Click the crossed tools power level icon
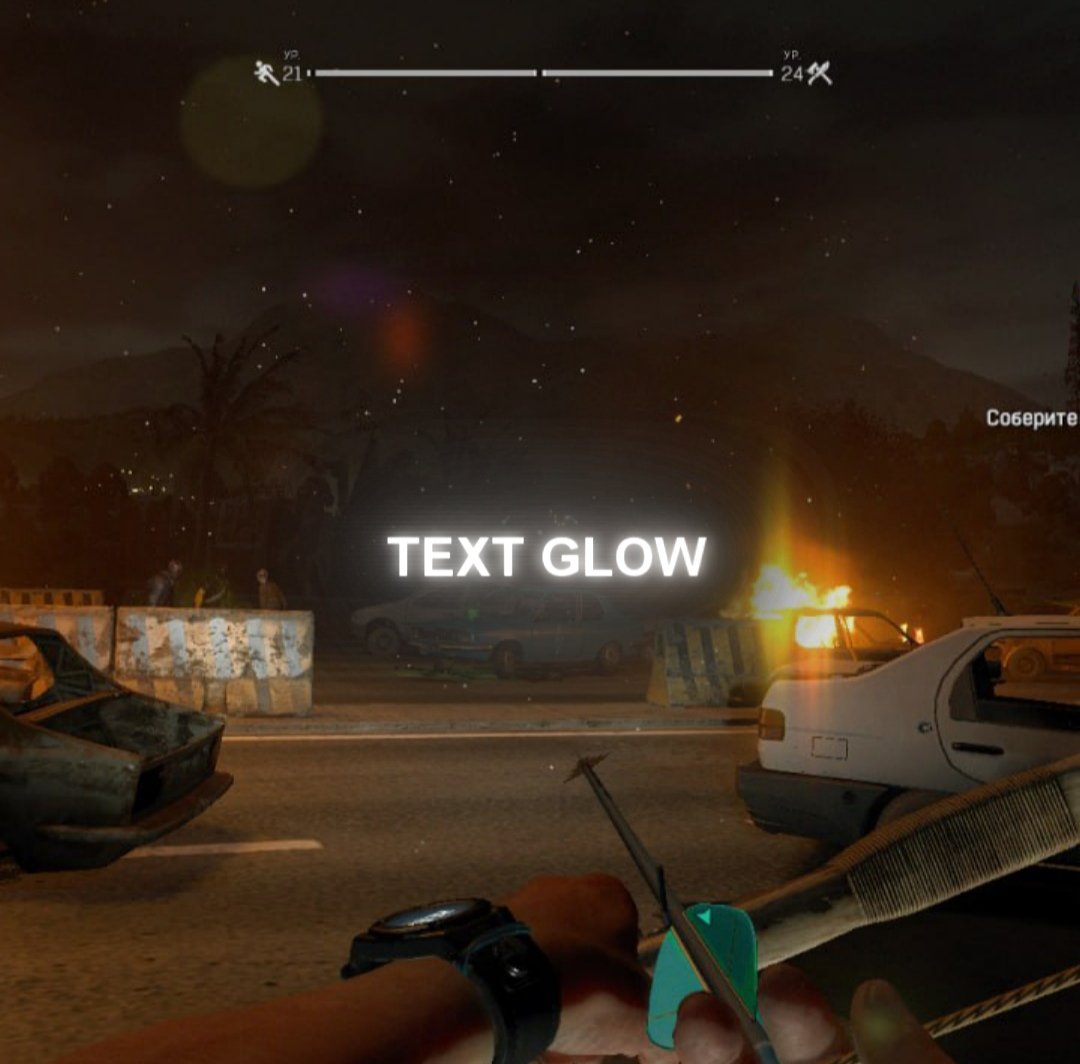The image size is (1080, 1064). pyautogui.click(x=820, y=73)
